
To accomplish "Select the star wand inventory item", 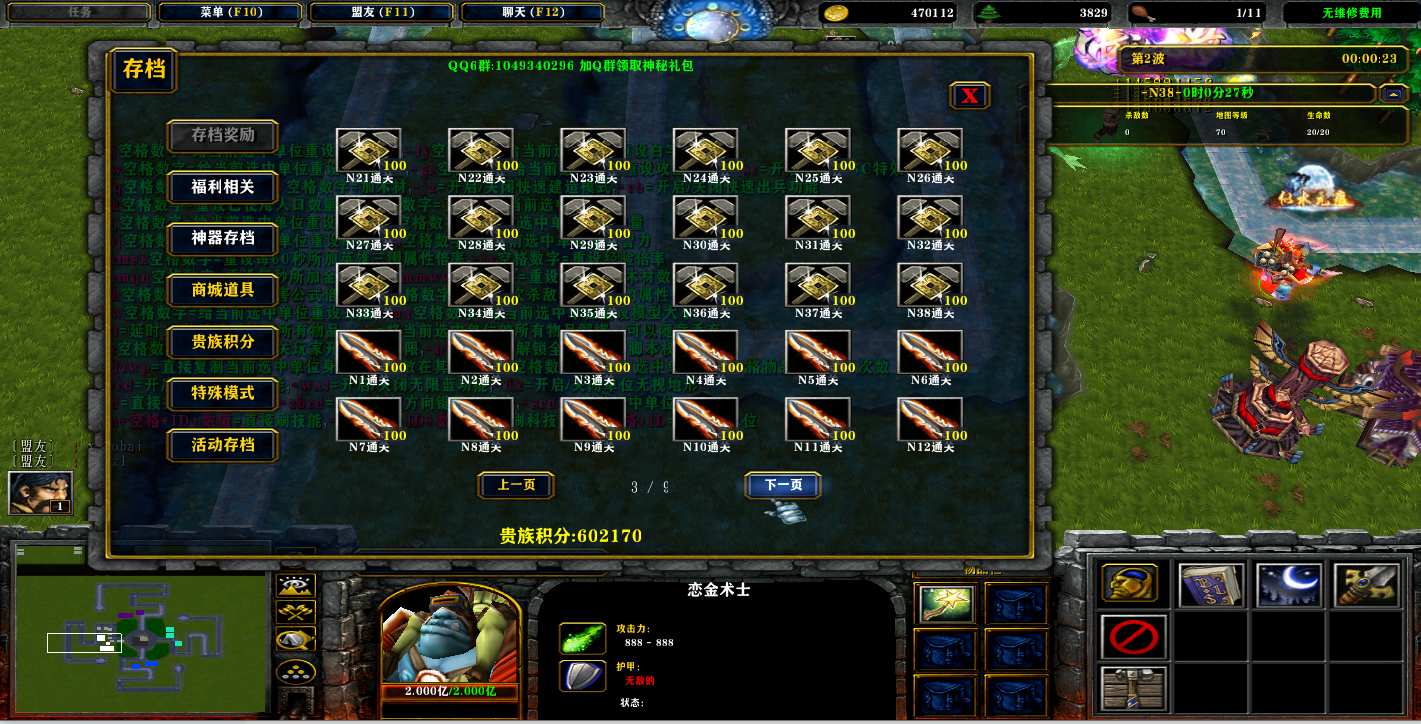I will 945,603.
